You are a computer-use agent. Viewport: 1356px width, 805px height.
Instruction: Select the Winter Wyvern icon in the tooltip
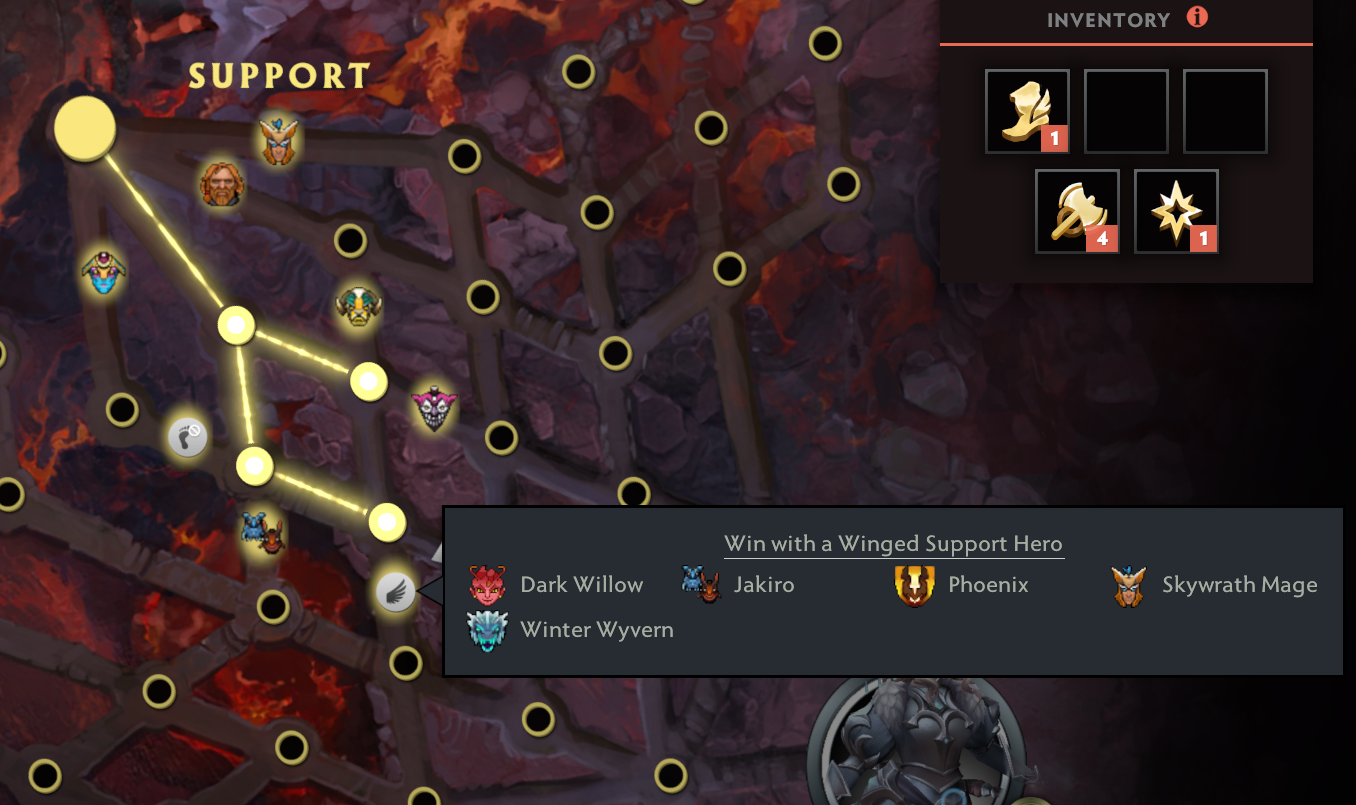(489, 630)
